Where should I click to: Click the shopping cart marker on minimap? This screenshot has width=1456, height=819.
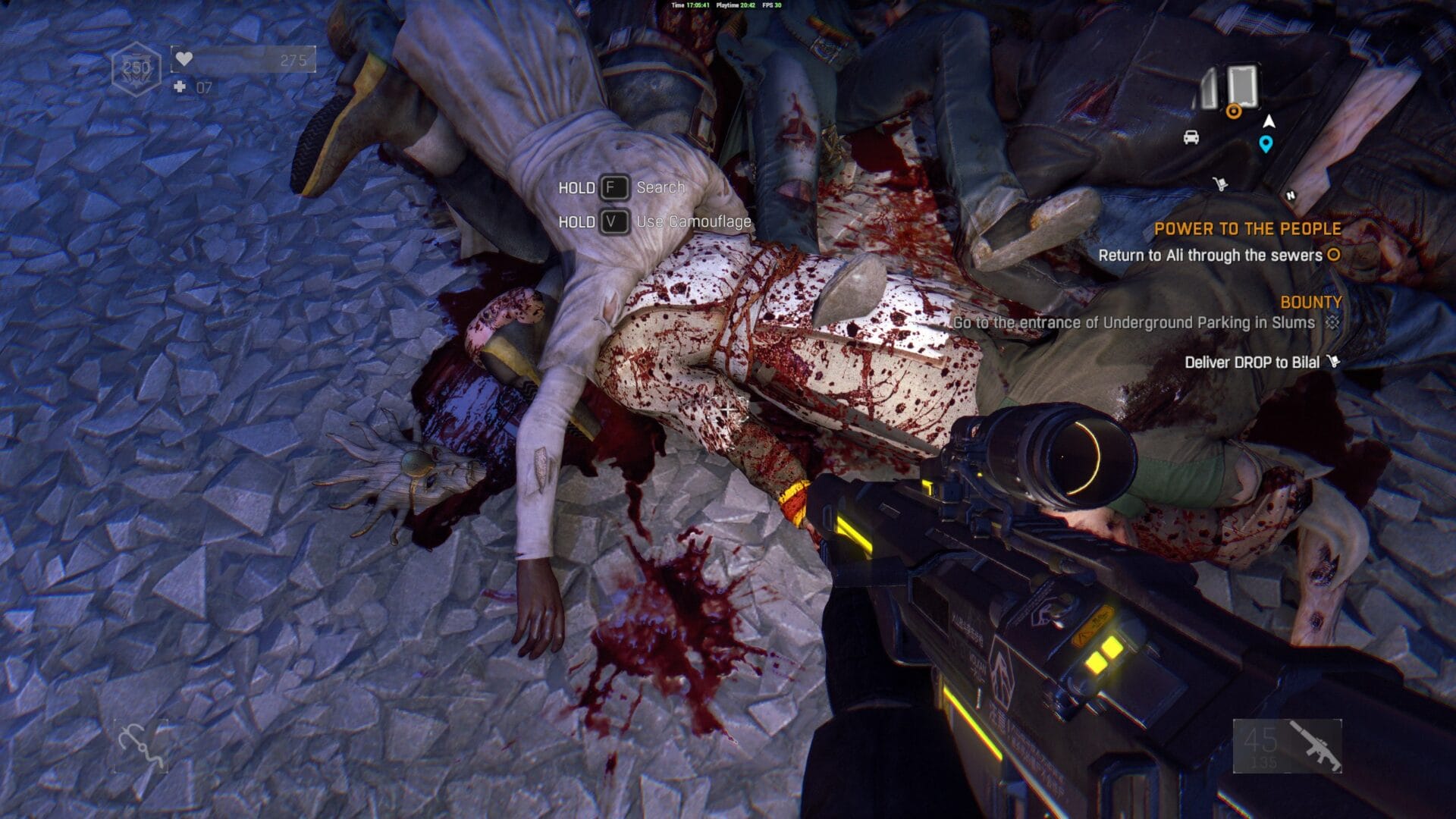(x=1220, y=184)
